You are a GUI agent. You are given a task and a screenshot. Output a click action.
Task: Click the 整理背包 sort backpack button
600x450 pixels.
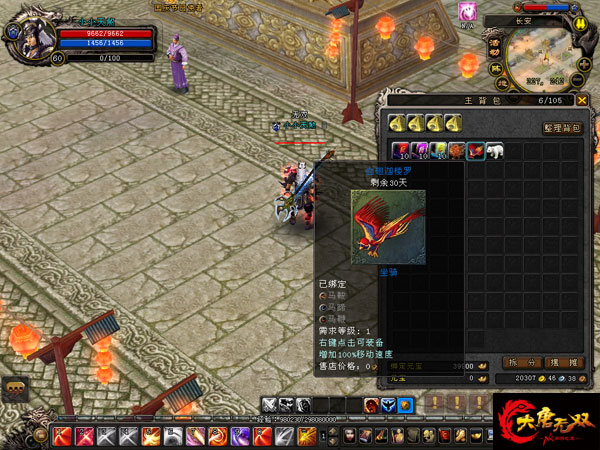[x=561, y=128]
